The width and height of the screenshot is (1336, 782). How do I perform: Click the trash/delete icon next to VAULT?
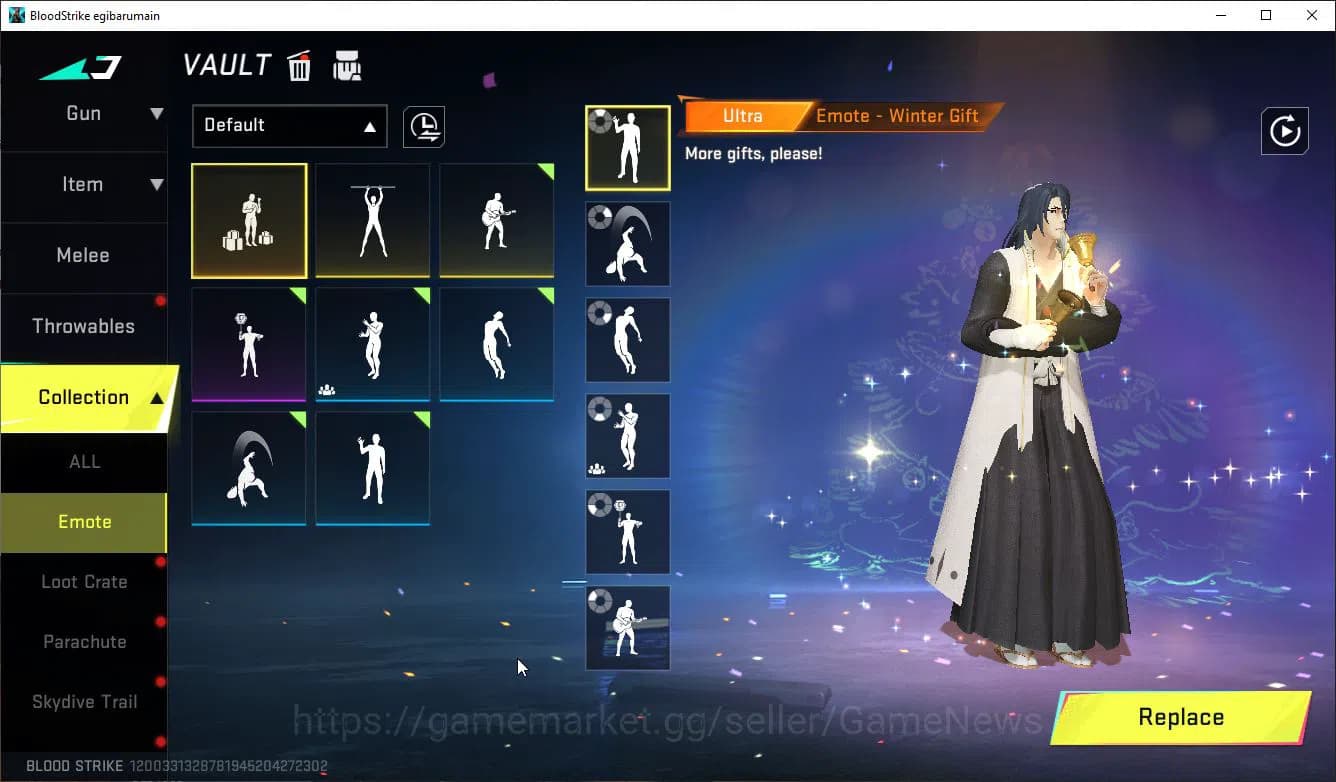point(299,65)
